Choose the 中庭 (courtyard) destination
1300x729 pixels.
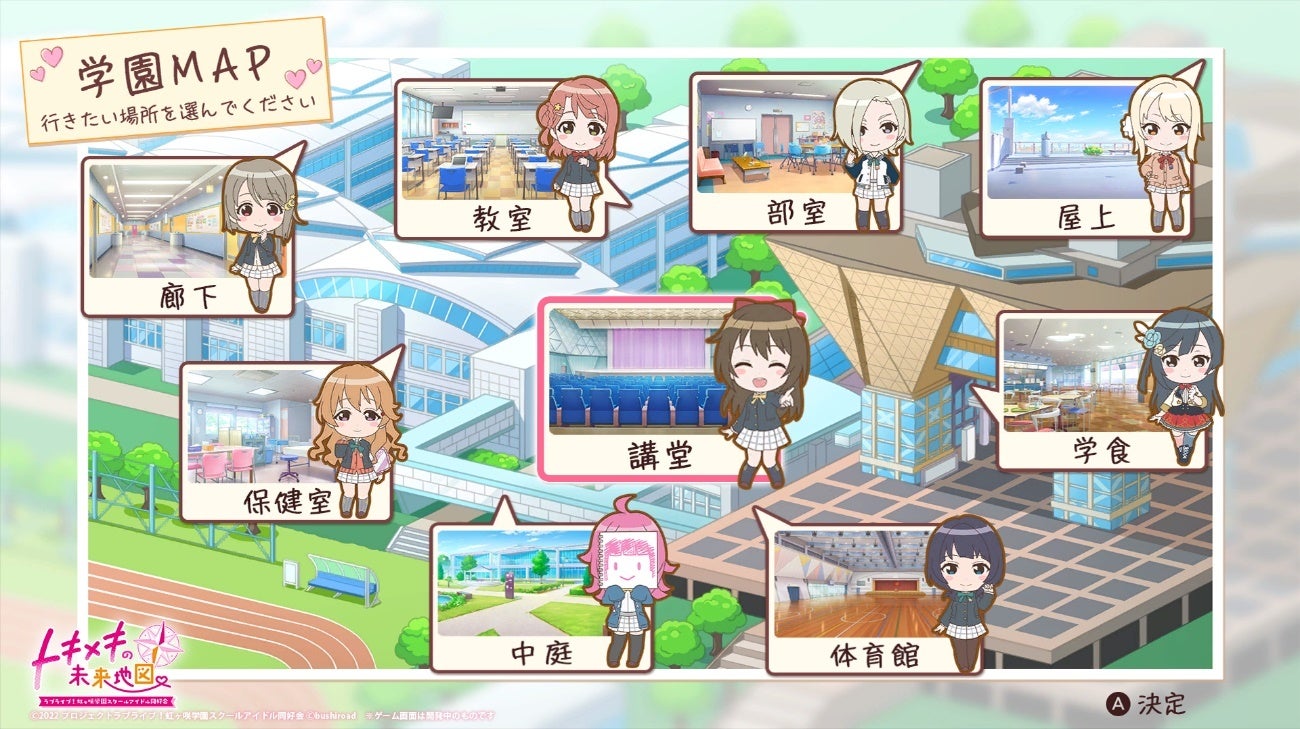pos(530,590)
